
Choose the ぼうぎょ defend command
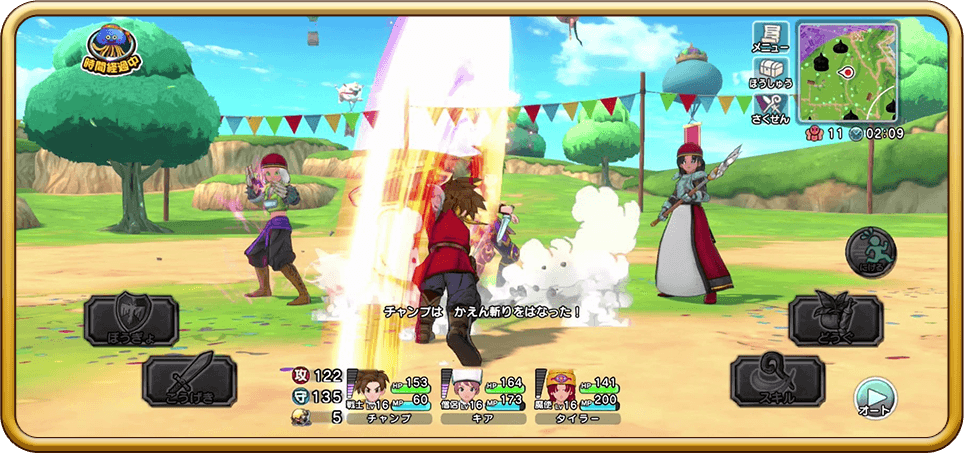click(x=131, y=320)
